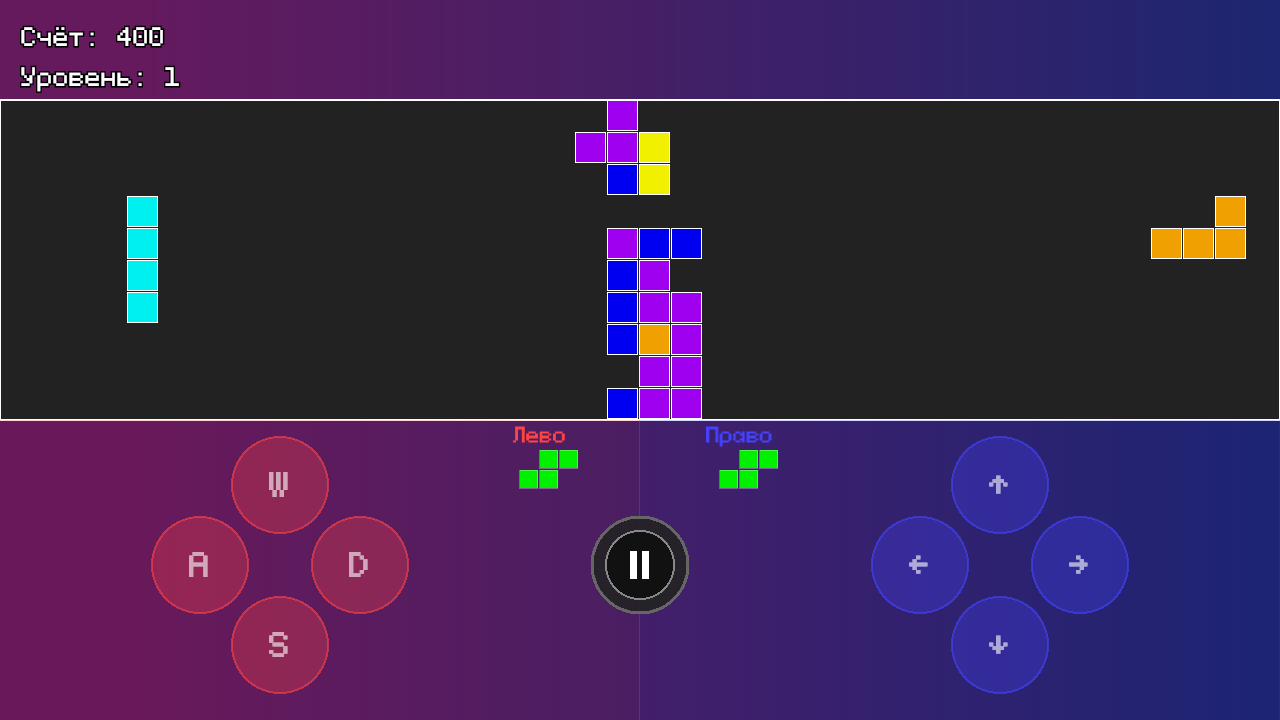Click the orange L-piece near the right edge
This screenshot has height=720, width=1280.
click(x=1198, y=230)
